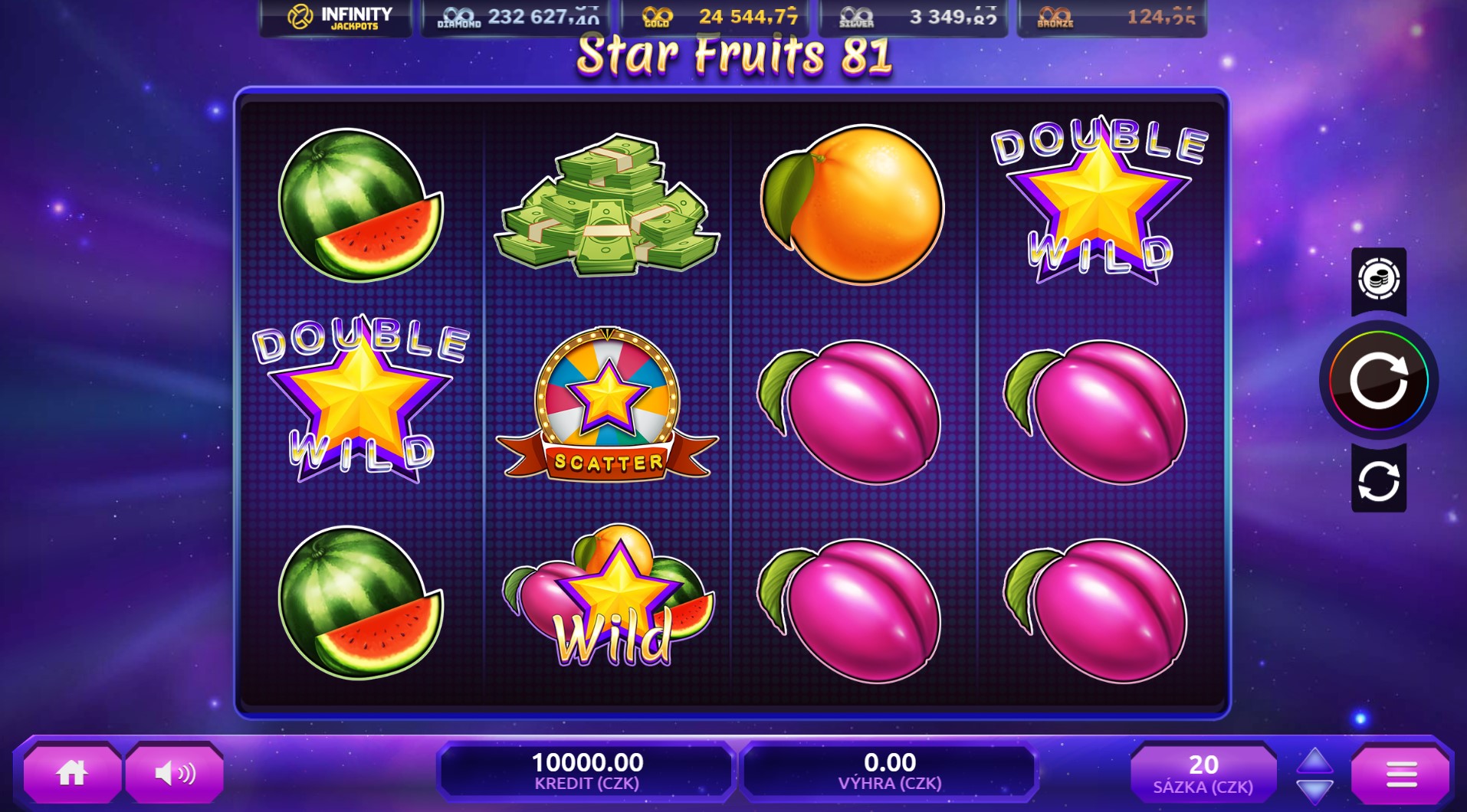
Task: Mute game audio with the speaker toggle
Action: [x=175, y=772]
